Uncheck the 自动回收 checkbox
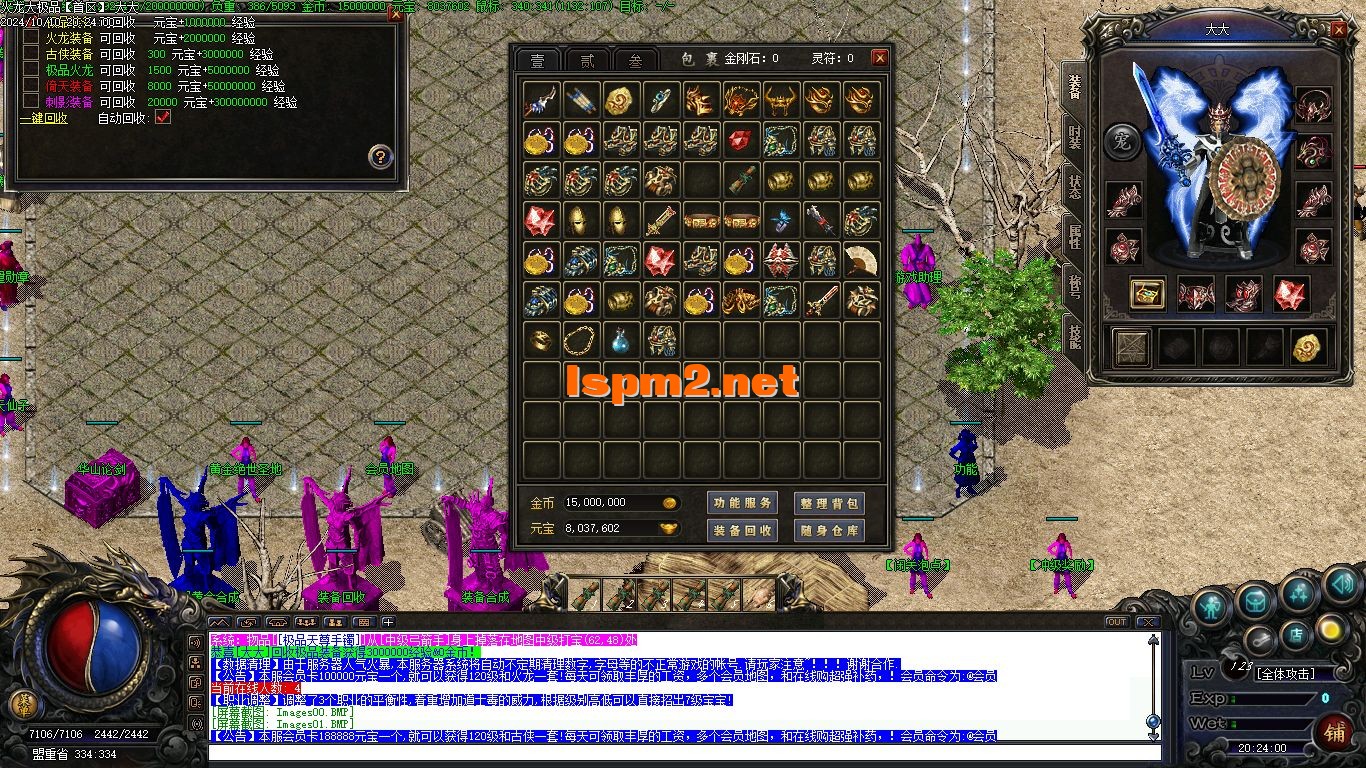Viewport: 1366px width, 768px height. click(162, 118)
